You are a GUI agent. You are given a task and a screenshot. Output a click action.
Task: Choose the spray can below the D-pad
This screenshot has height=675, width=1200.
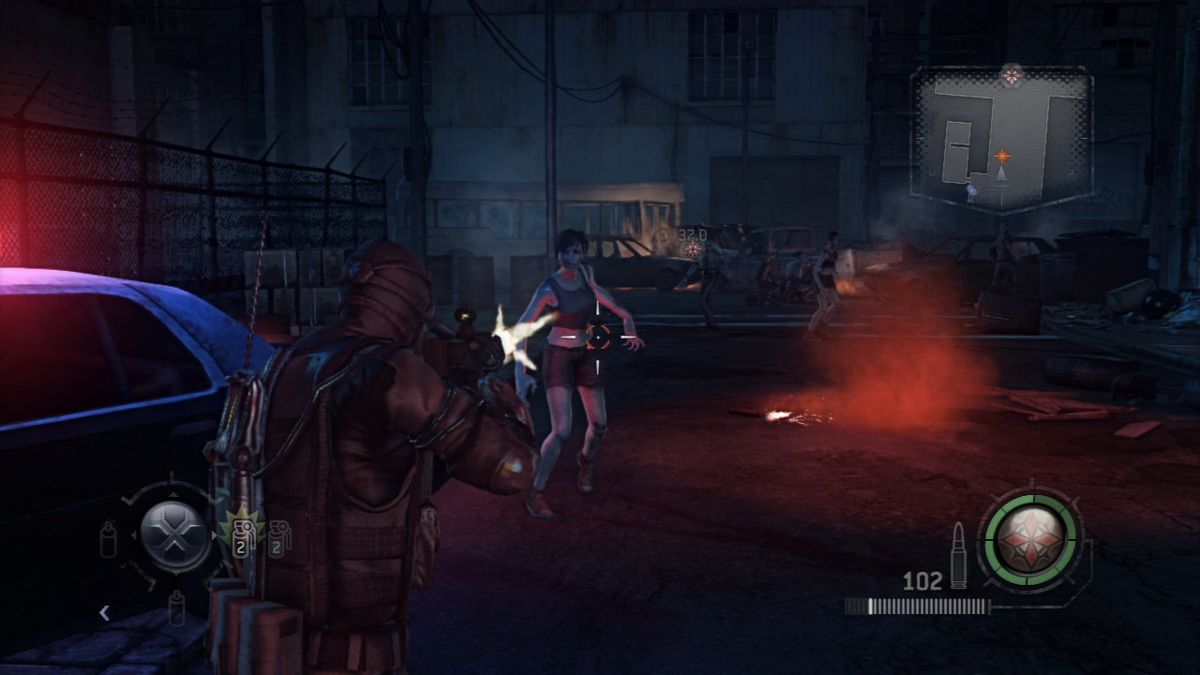coord(176,606)
